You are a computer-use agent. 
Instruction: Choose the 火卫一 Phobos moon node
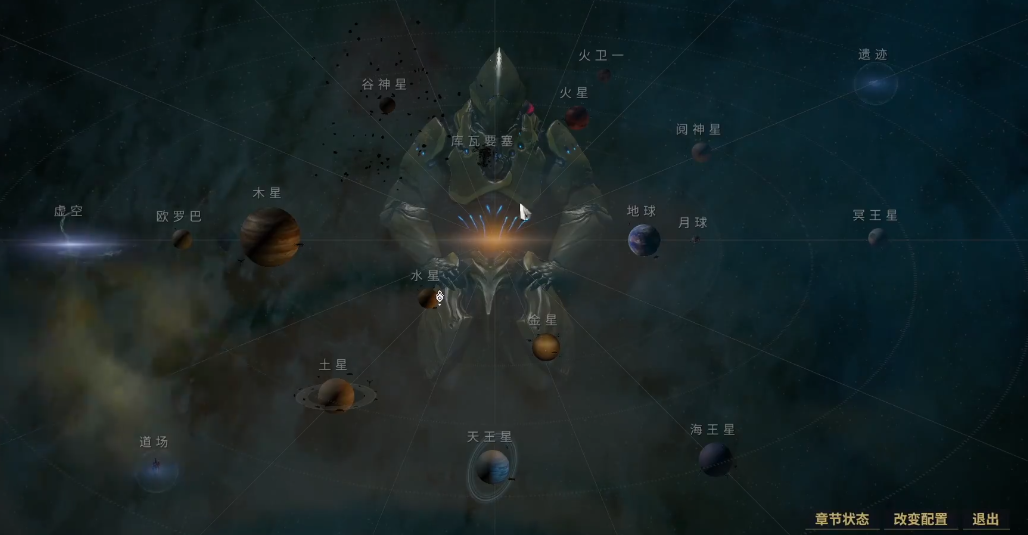pos(604,74)
